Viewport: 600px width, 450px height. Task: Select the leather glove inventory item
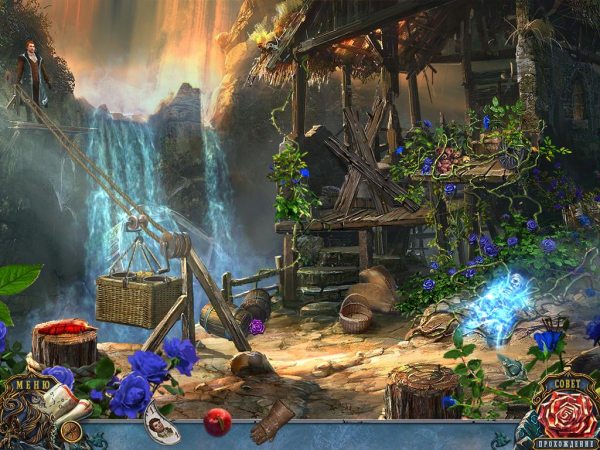(271, 420)
